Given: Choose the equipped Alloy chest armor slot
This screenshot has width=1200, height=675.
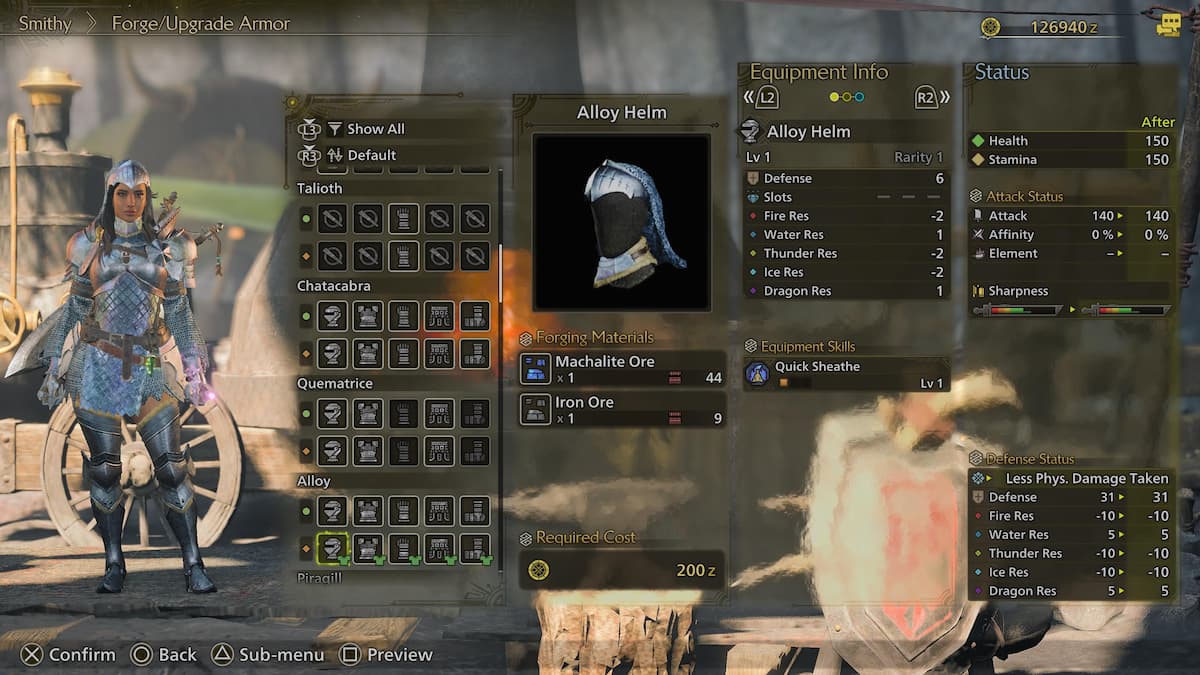Looking at the screenshot, I should point(368,548).
